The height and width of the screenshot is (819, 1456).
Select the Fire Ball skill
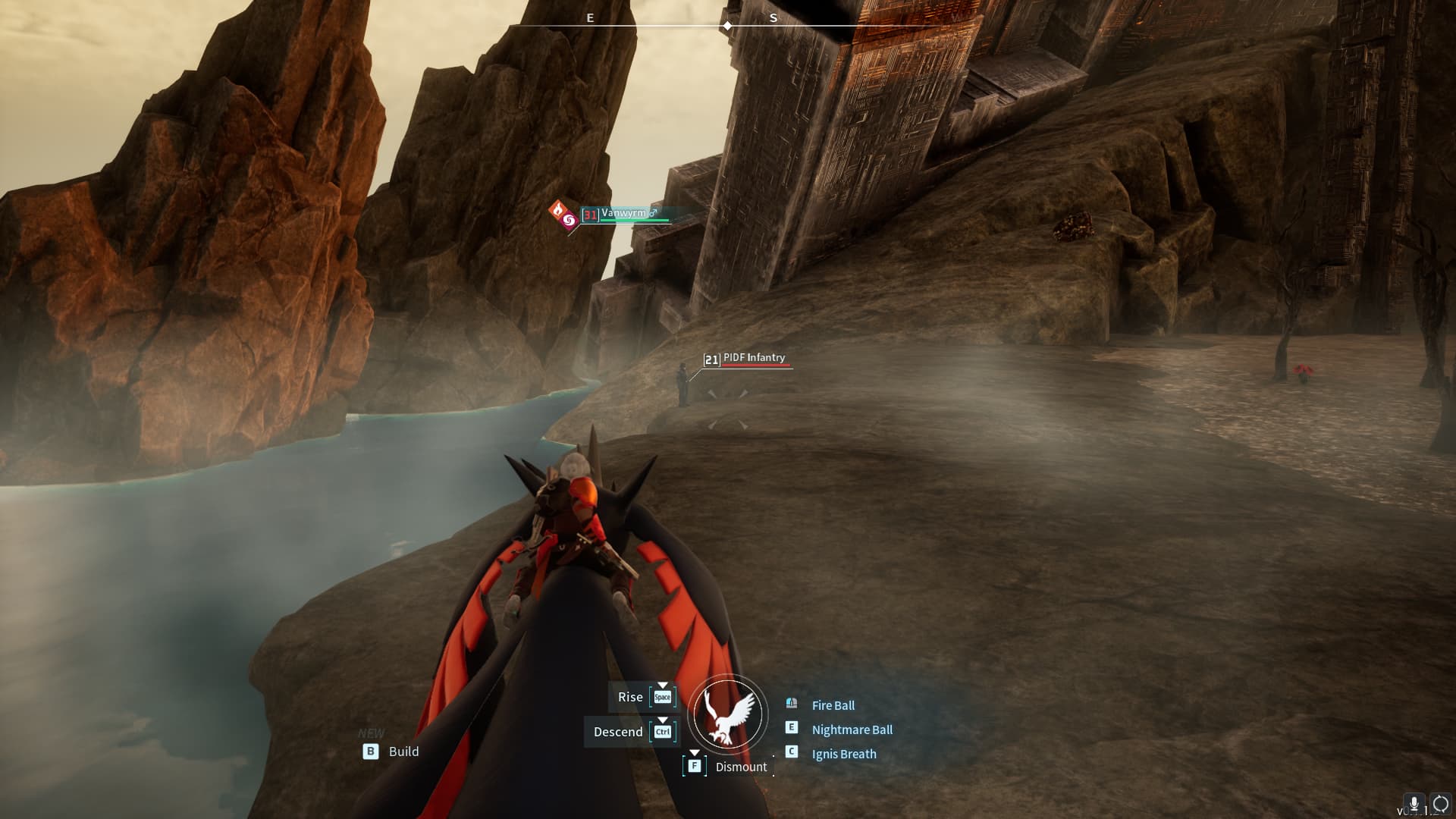[833, 705]
